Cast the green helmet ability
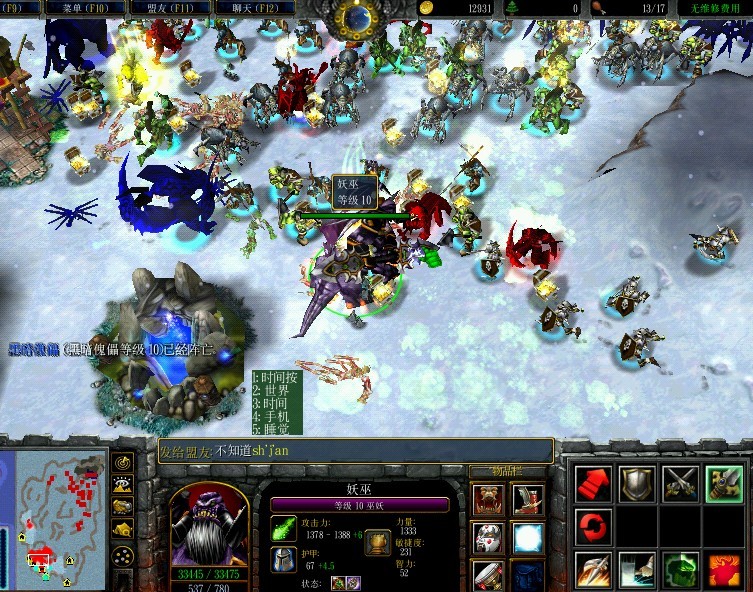Viewport: 753px width, 592px height. tap(680, 570)
